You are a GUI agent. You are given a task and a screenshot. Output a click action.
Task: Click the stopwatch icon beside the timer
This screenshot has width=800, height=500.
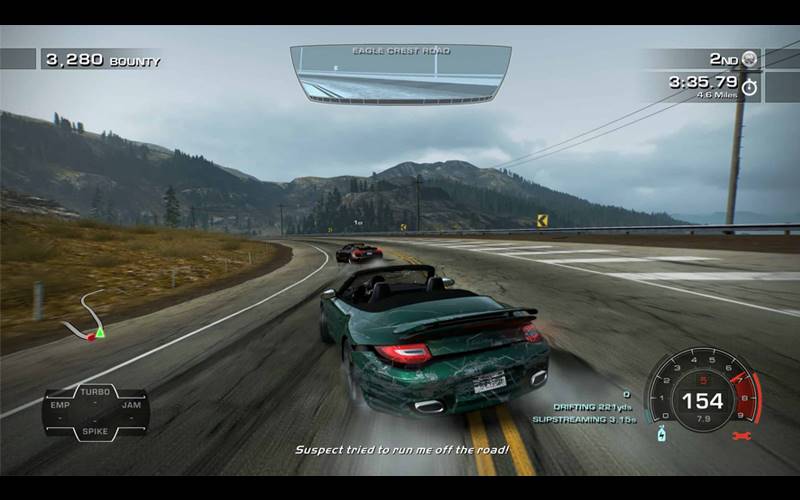(749, 87)
